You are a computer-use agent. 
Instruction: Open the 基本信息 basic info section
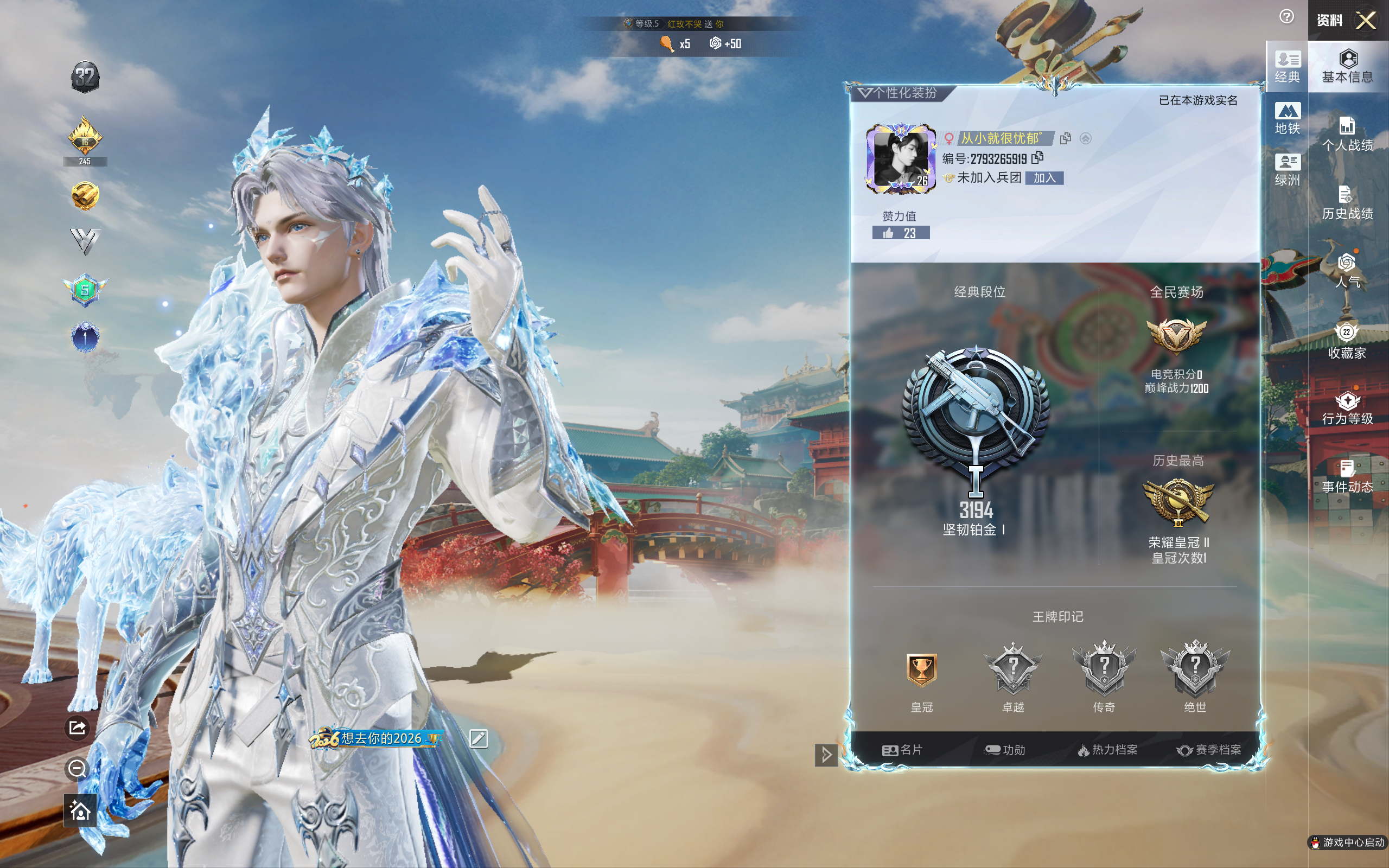pyautogui.click(x=1347, y=67)
